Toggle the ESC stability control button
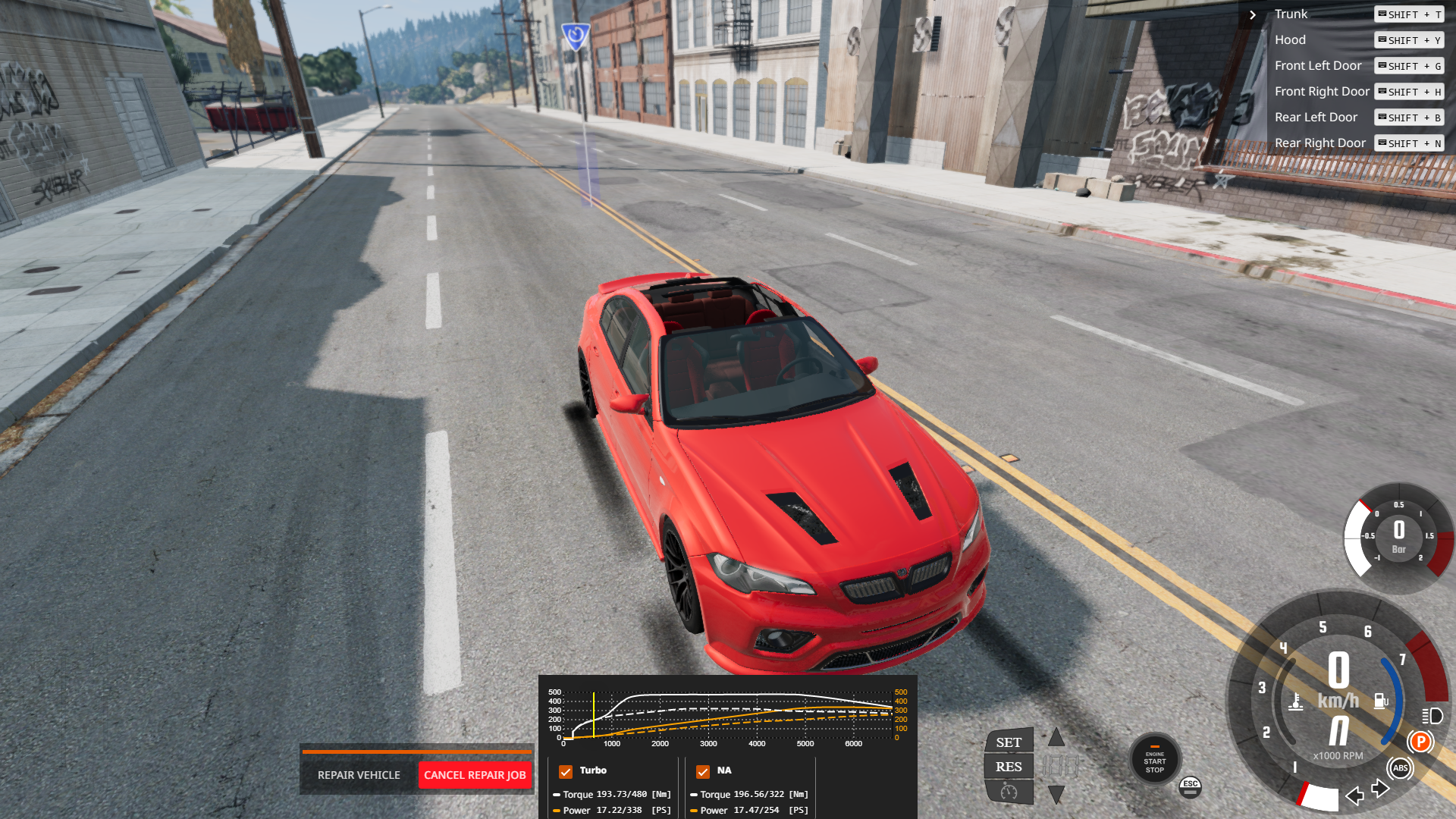This screenshot has height=819, width=1456. point(1191,787)
